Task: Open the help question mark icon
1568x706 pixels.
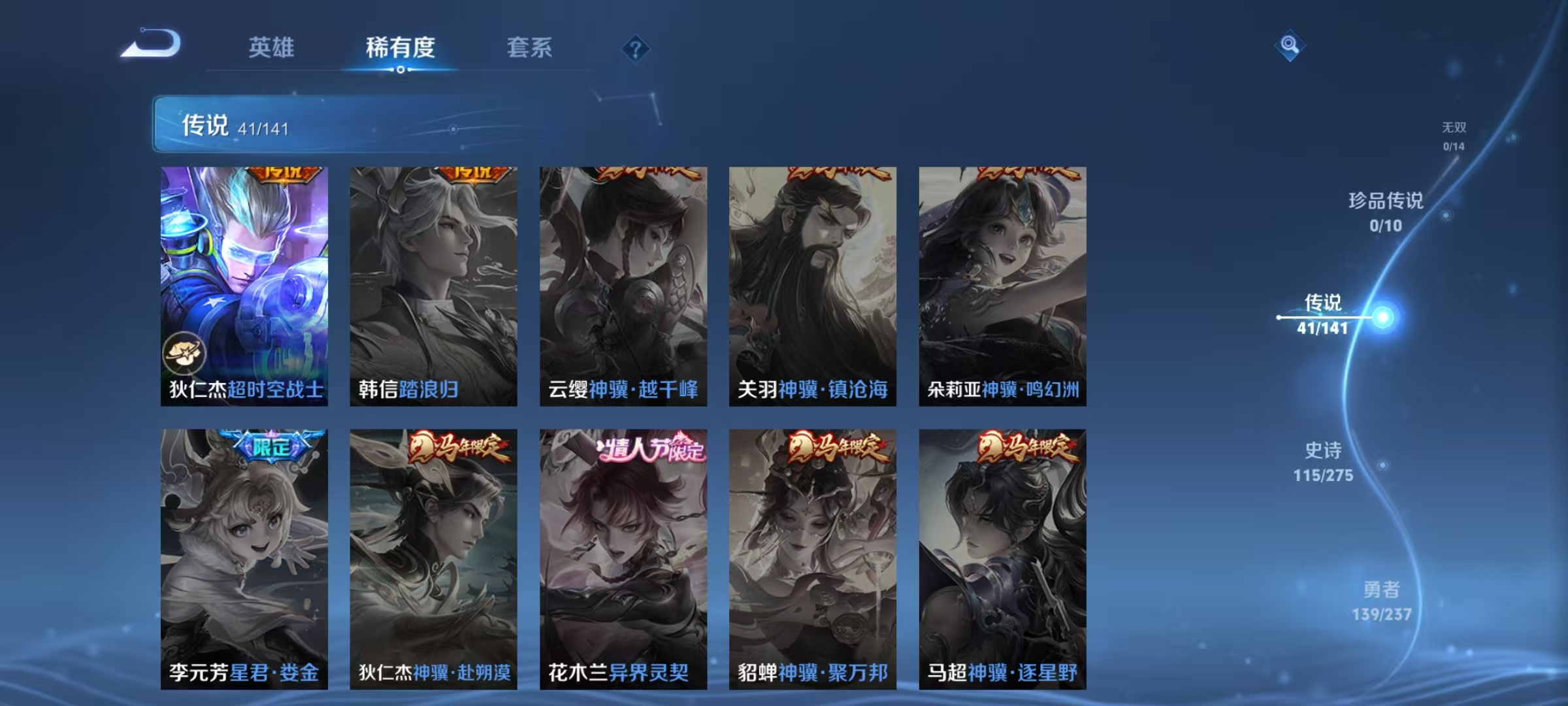Action: (x=637, y=50)
